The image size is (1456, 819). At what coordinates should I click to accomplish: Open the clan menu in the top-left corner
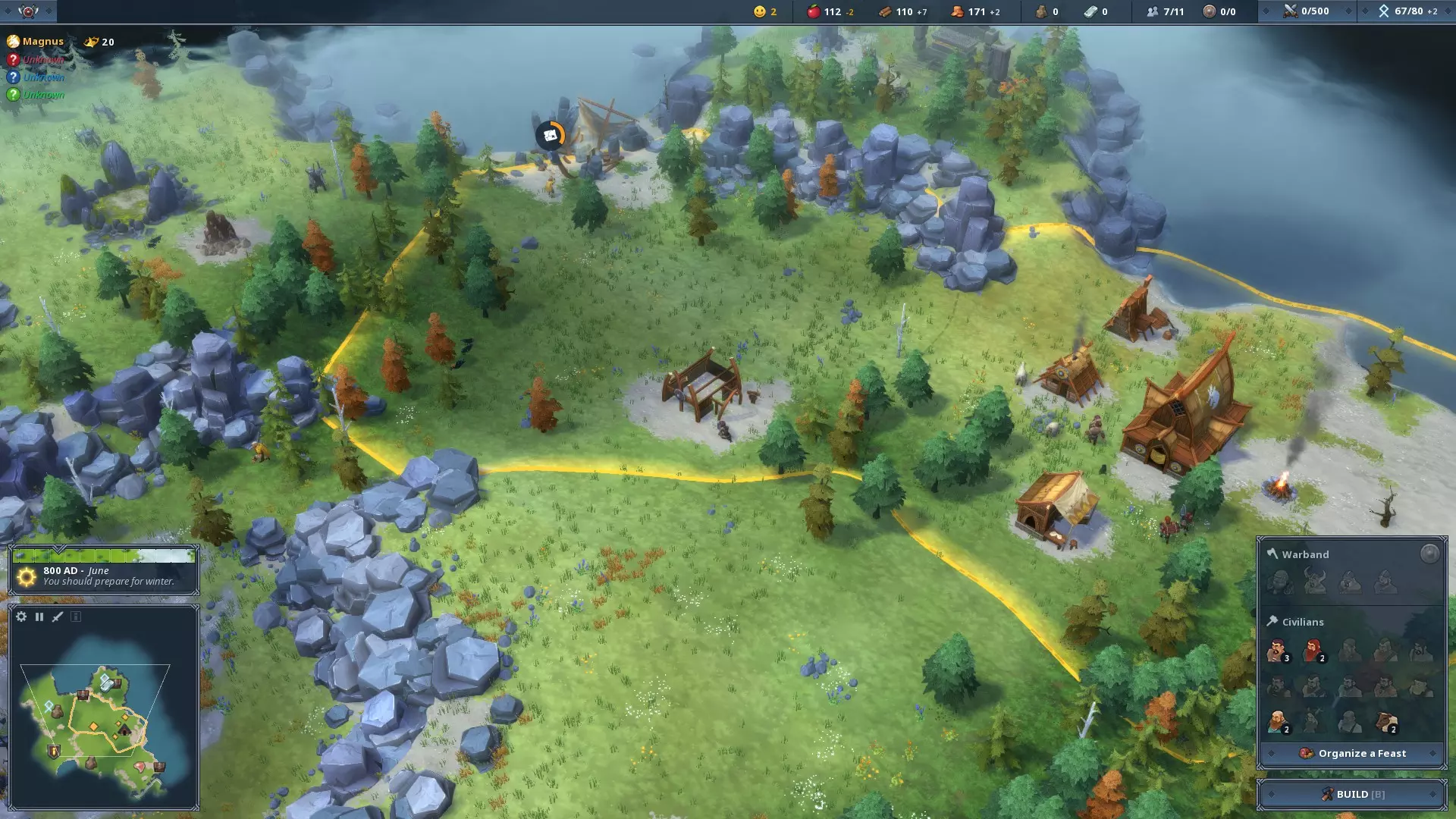tap(28, 11)
